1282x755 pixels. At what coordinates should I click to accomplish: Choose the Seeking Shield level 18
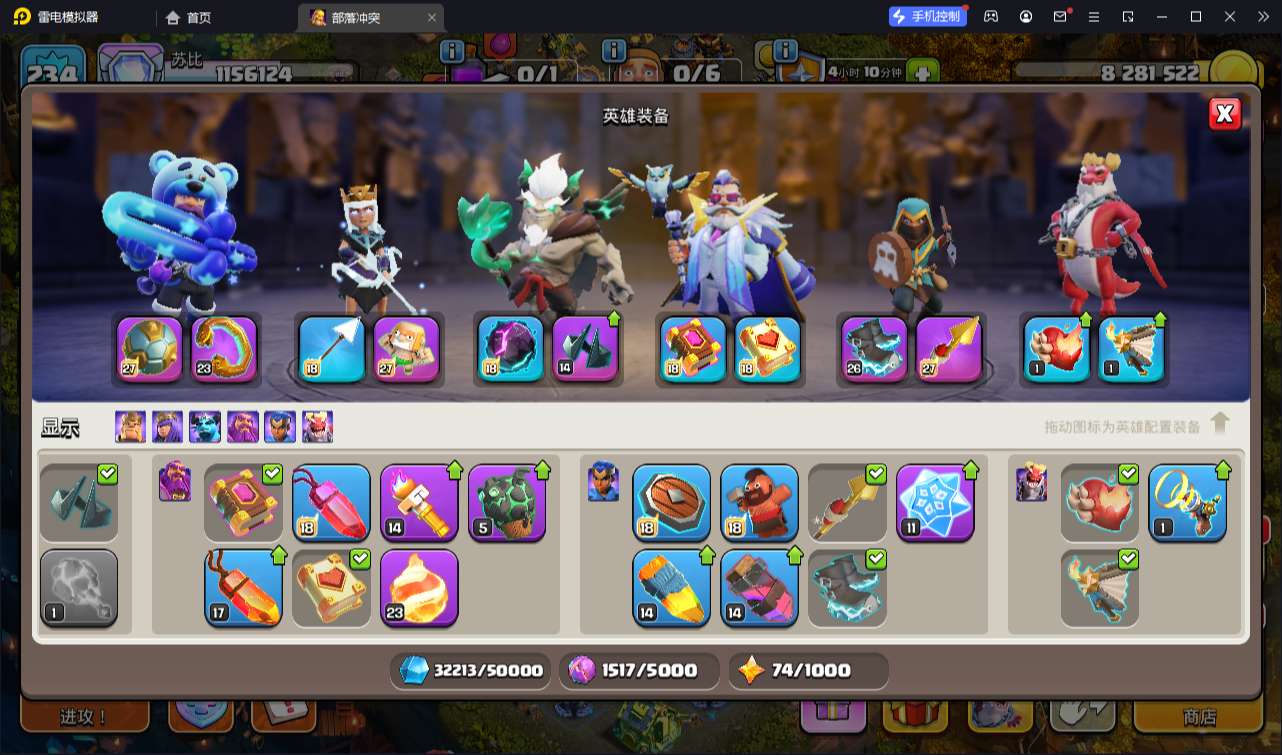(671, 502)
